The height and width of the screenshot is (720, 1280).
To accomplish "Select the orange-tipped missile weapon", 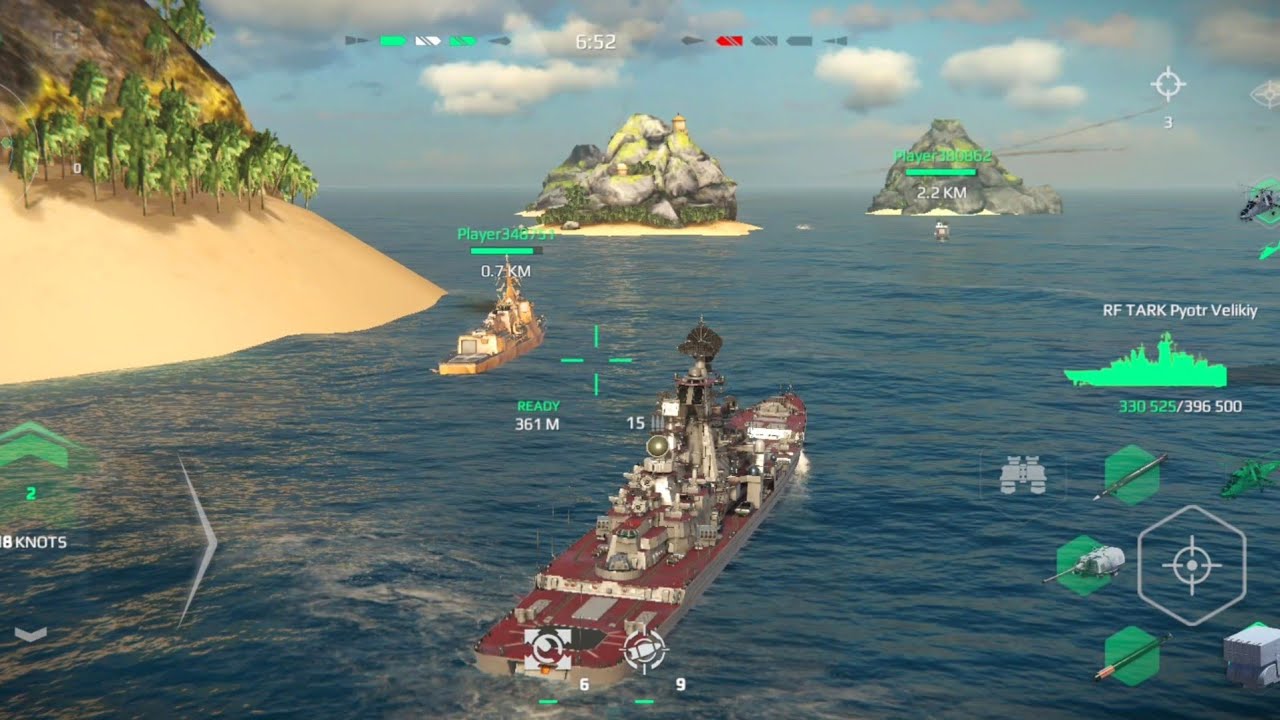I will 1132,656.
